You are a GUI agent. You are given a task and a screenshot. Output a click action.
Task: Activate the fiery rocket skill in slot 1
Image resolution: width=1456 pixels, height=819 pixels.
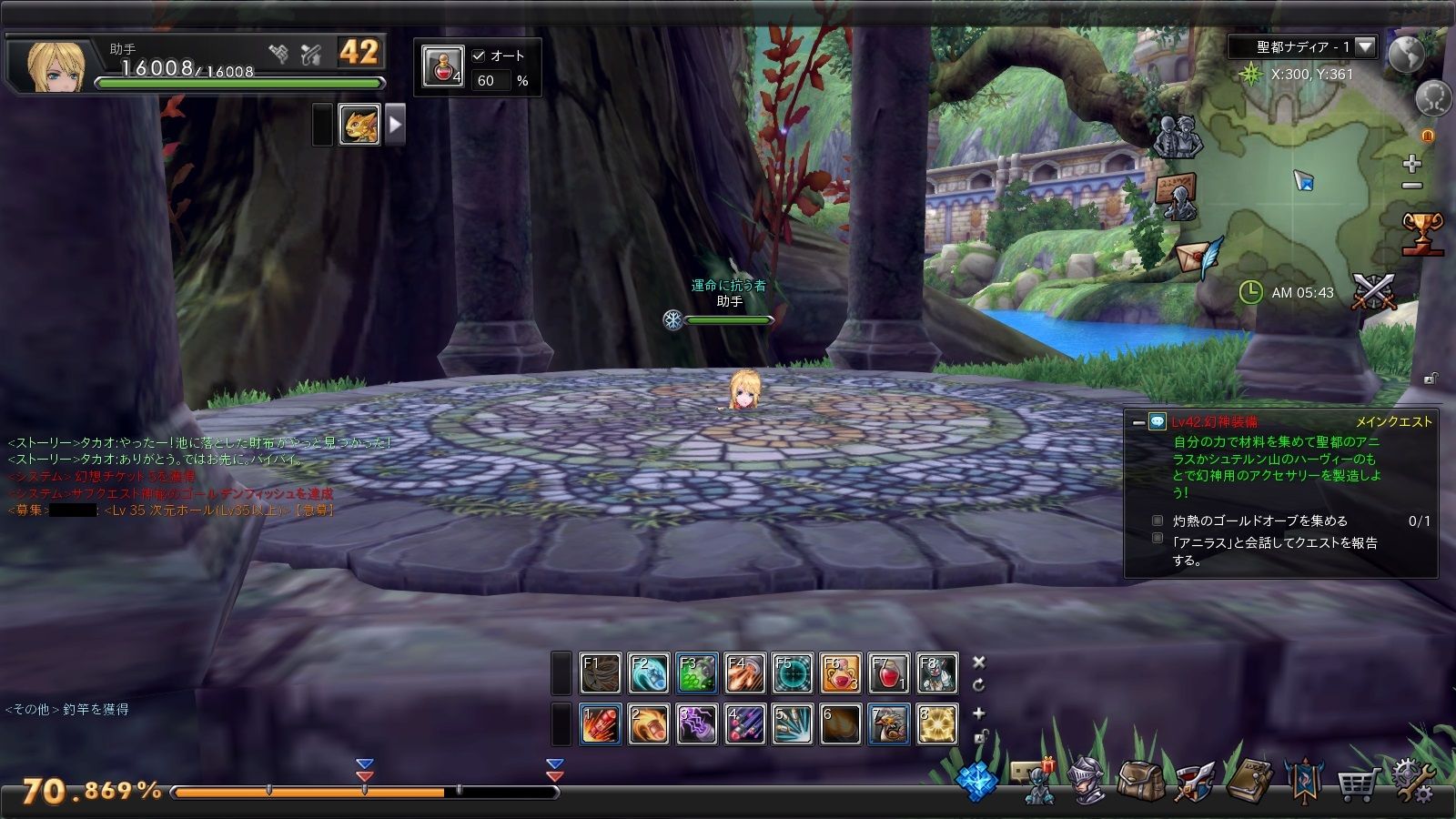click(x=600, y=724)
